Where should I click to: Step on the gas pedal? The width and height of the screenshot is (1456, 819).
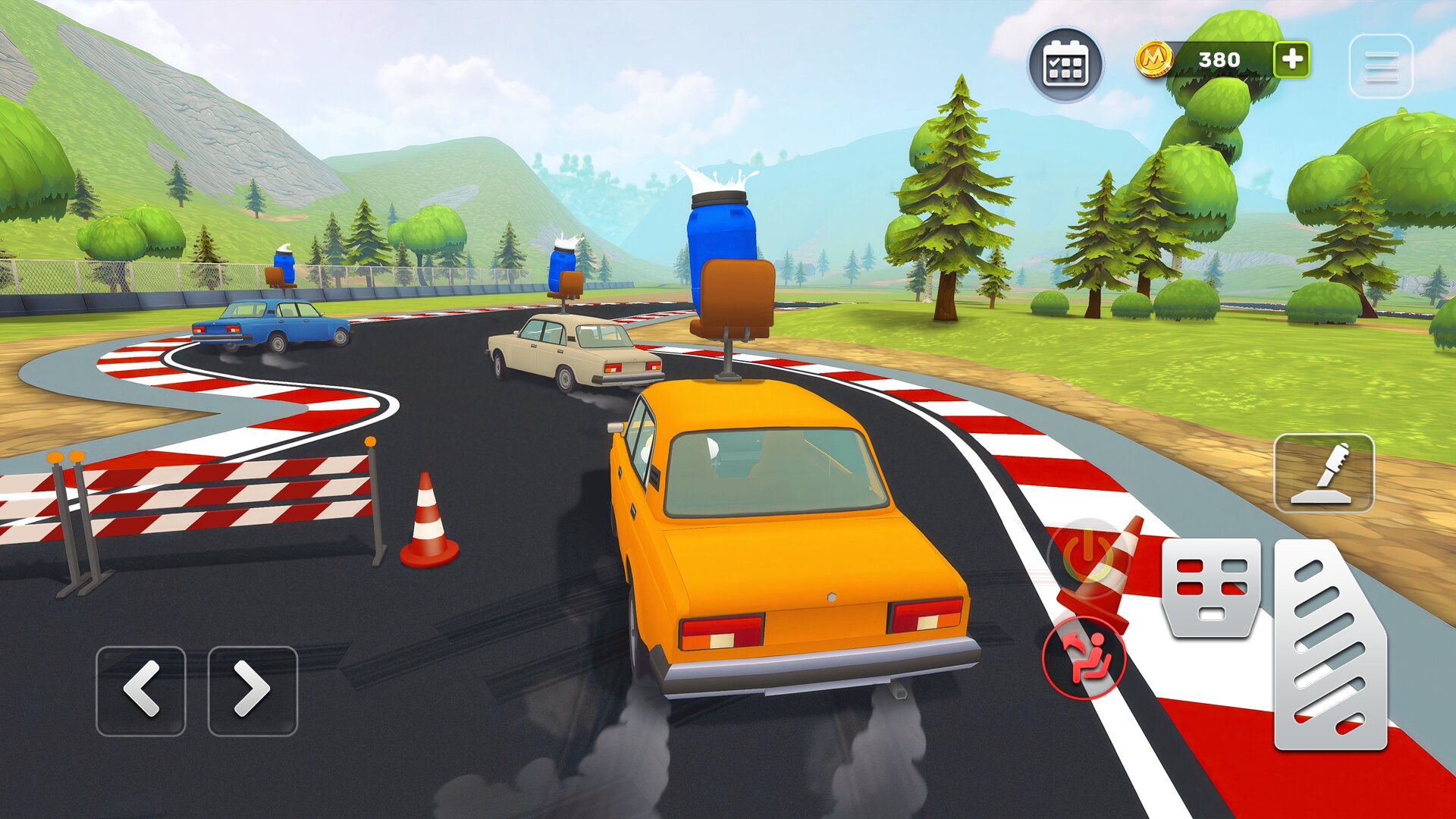click(x=1330, y=645)
